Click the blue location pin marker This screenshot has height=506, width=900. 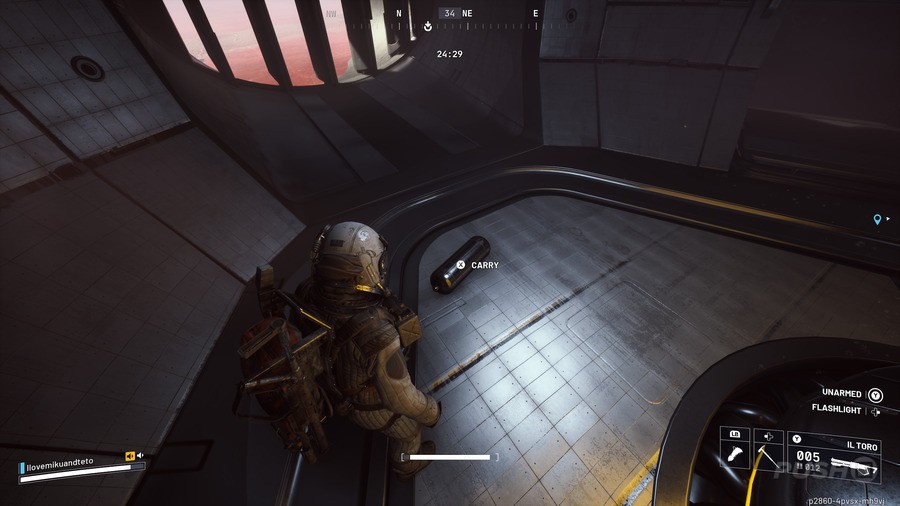click(877, 219)
